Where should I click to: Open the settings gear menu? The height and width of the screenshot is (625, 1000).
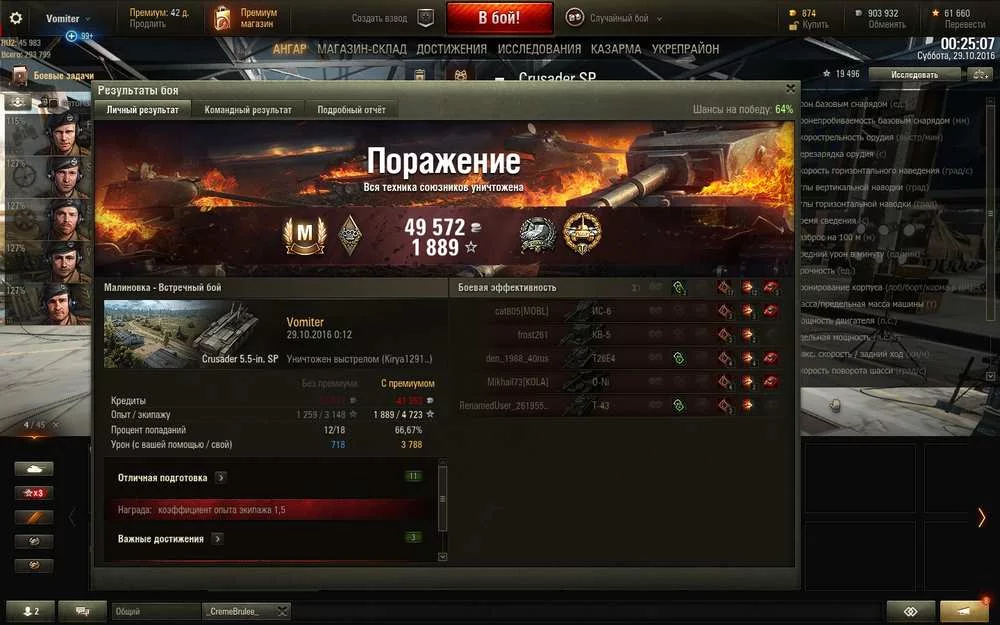click(x=16, y=18)
